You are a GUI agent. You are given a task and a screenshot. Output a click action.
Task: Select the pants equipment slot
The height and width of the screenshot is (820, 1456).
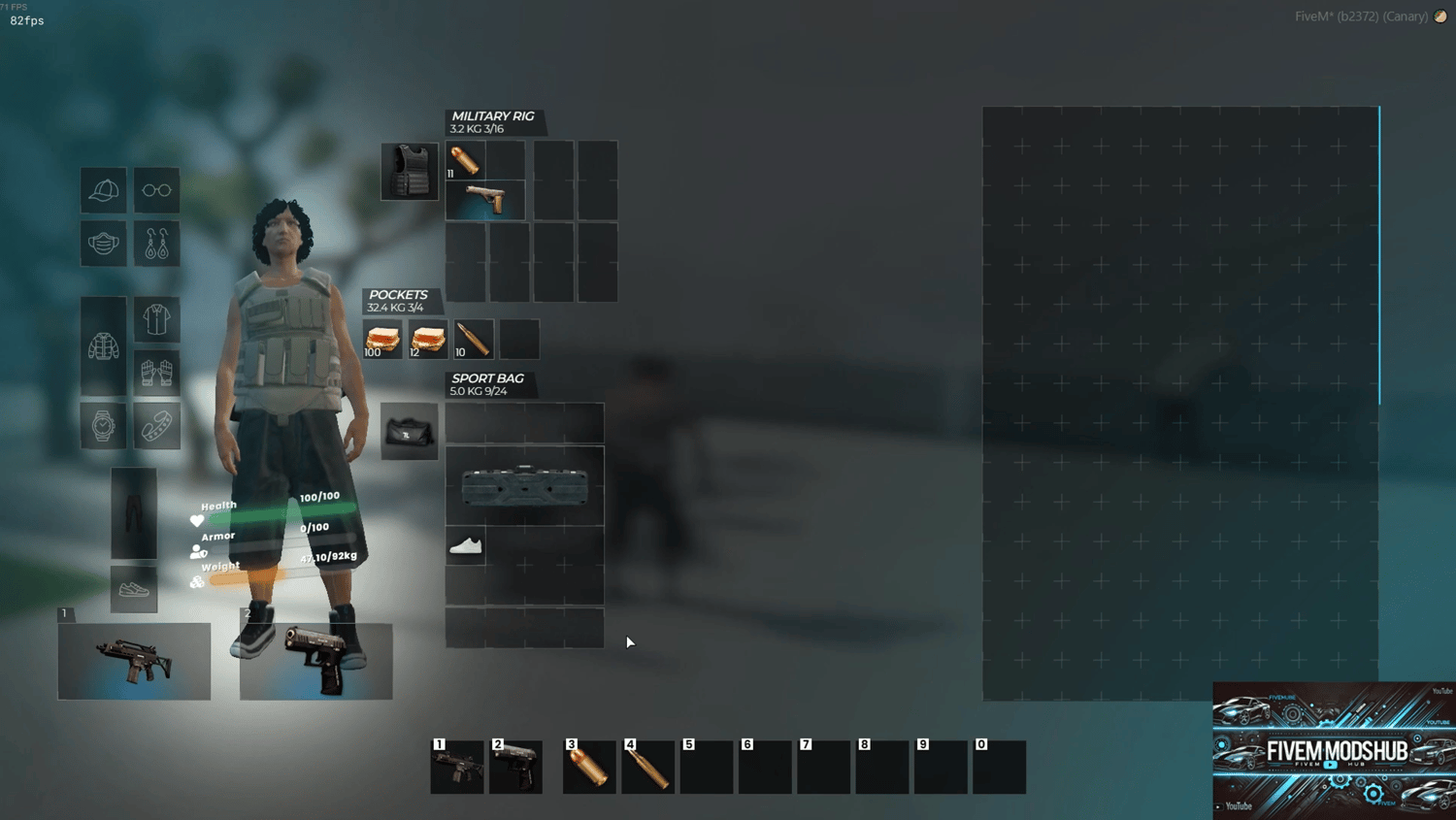[134, 512]
